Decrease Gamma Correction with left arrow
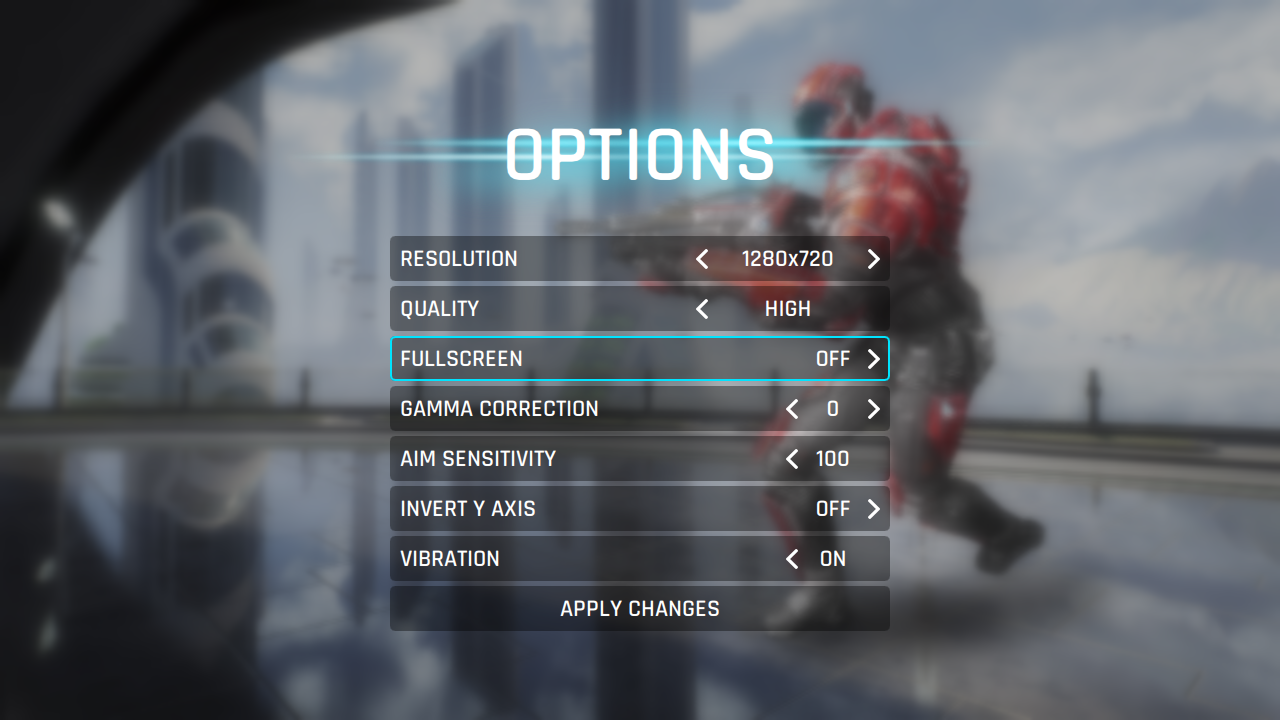Viewport: 1280px width, 720px height. [x=792, y=409]
